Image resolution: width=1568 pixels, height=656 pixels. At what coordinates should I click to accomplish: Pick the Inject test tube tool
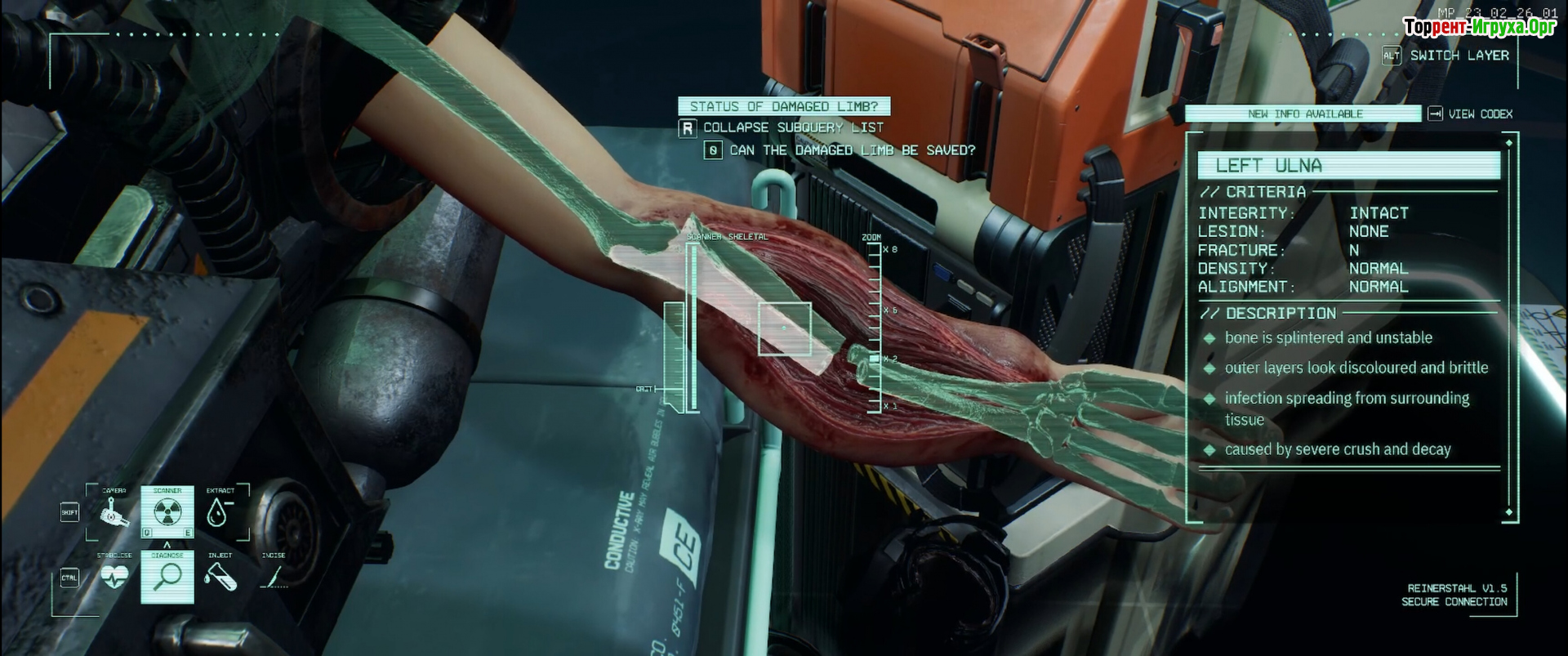coord(220,577)
